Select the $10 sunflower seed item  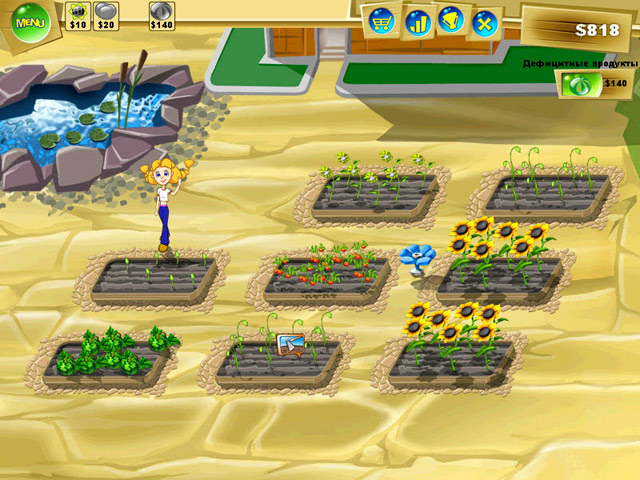[x=78, y=13]
